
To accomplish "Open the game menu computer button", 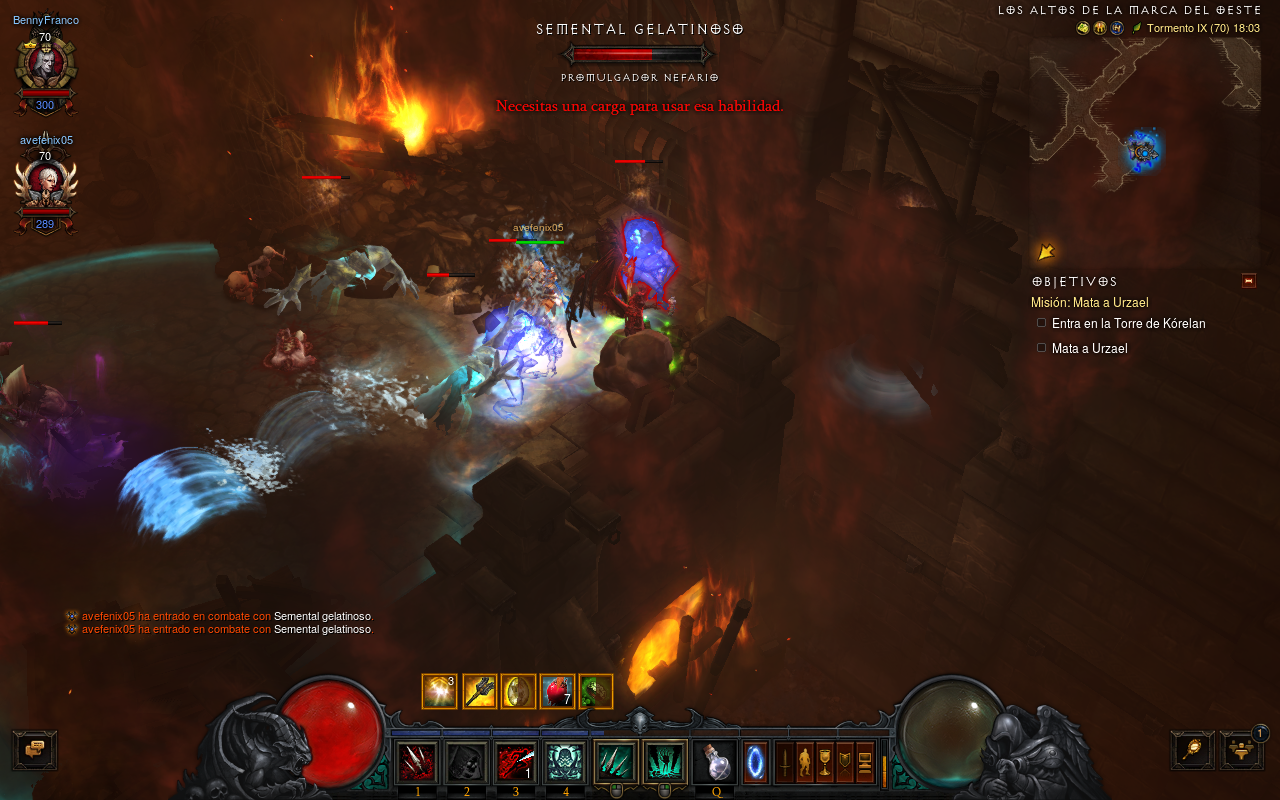I will coord(865,763).
